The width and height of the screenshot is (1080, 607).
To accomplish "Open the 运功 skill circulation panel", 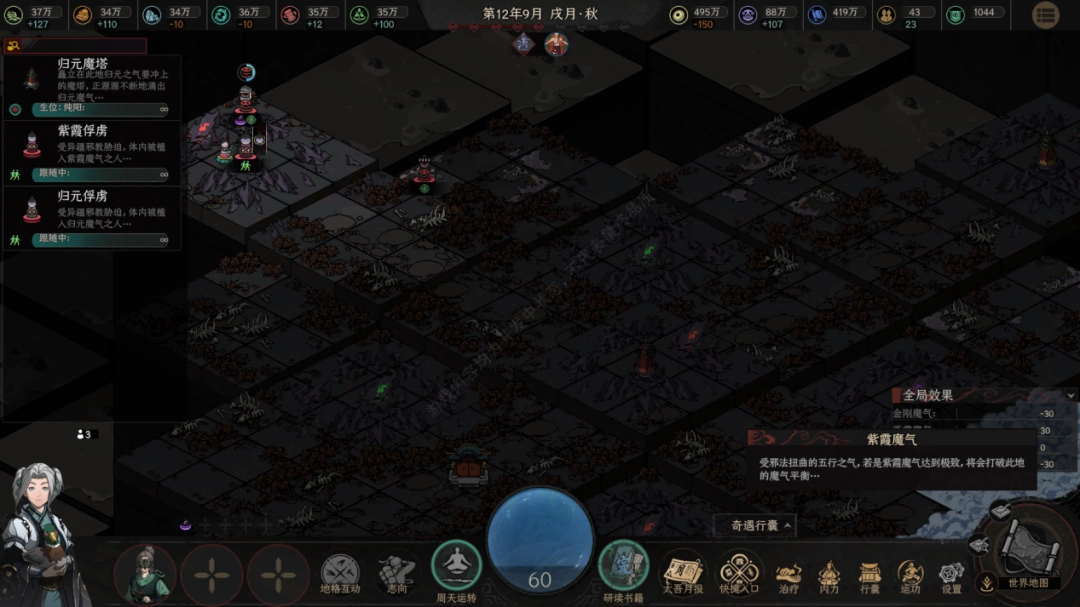I will click(910, 577).
